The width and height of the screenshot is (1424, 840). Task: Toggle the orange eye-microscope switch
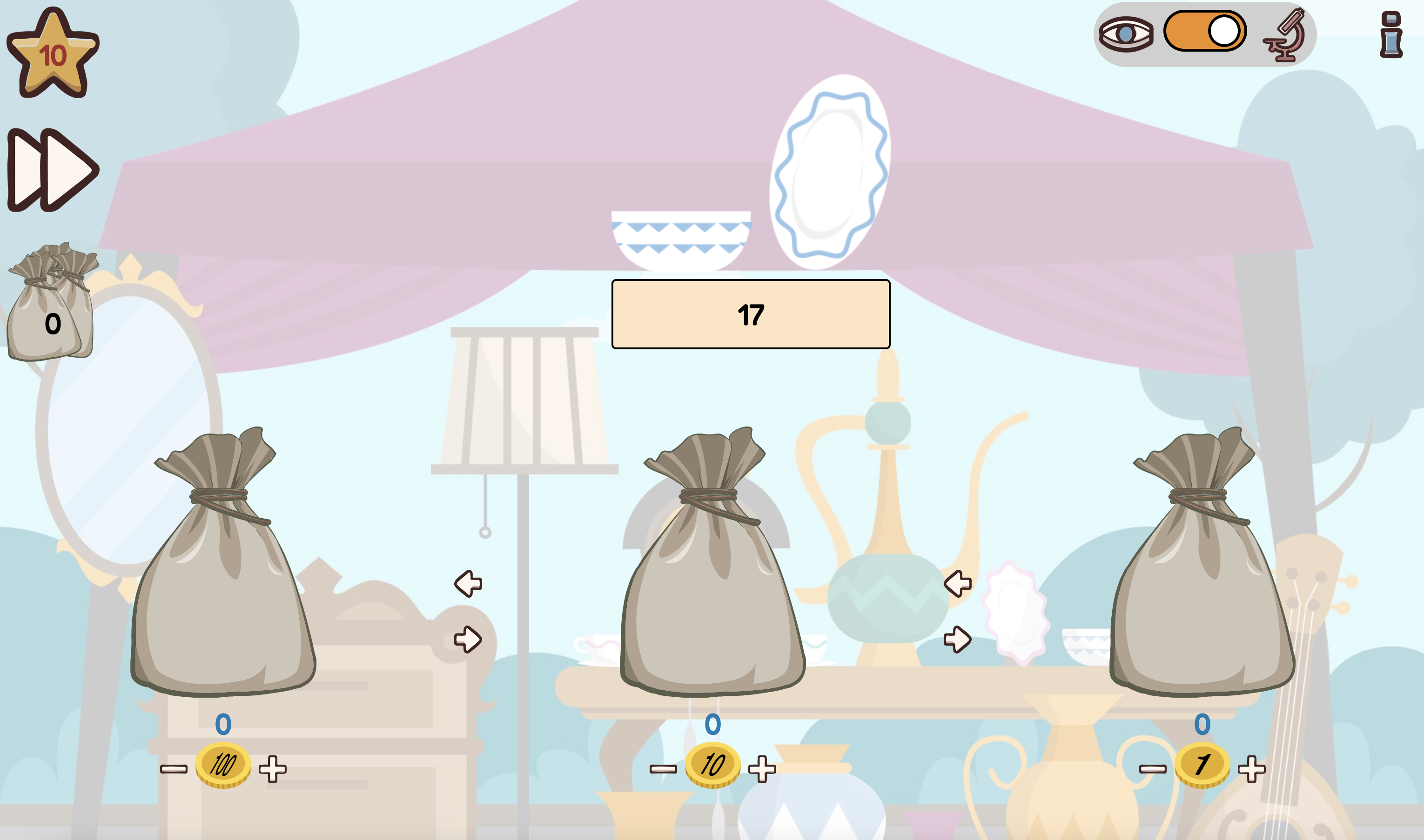[1205, 31]
